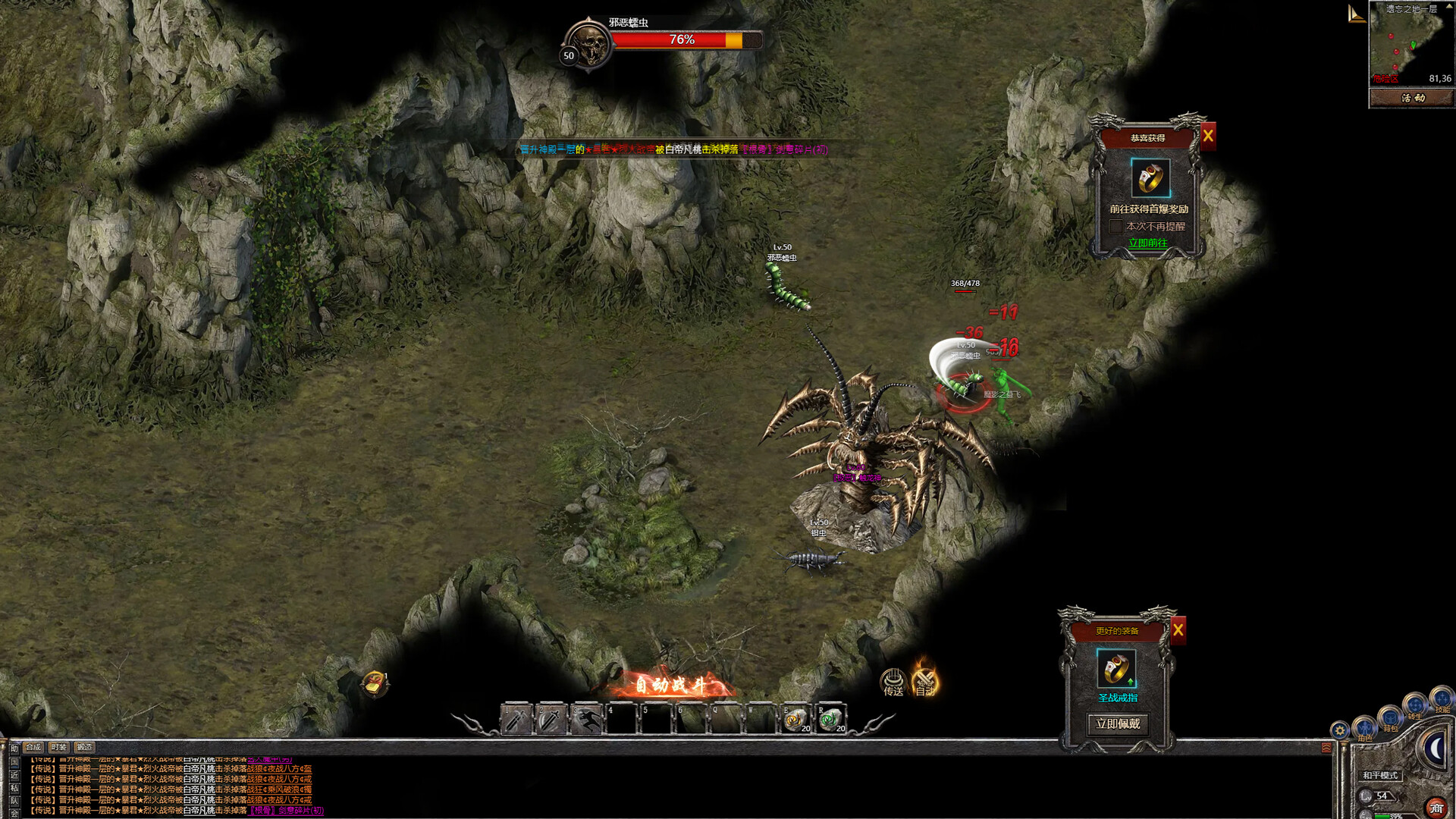Screen dimensions: 1456x819
Task: Open the 角色 character panel
Action: [1365, 729]
